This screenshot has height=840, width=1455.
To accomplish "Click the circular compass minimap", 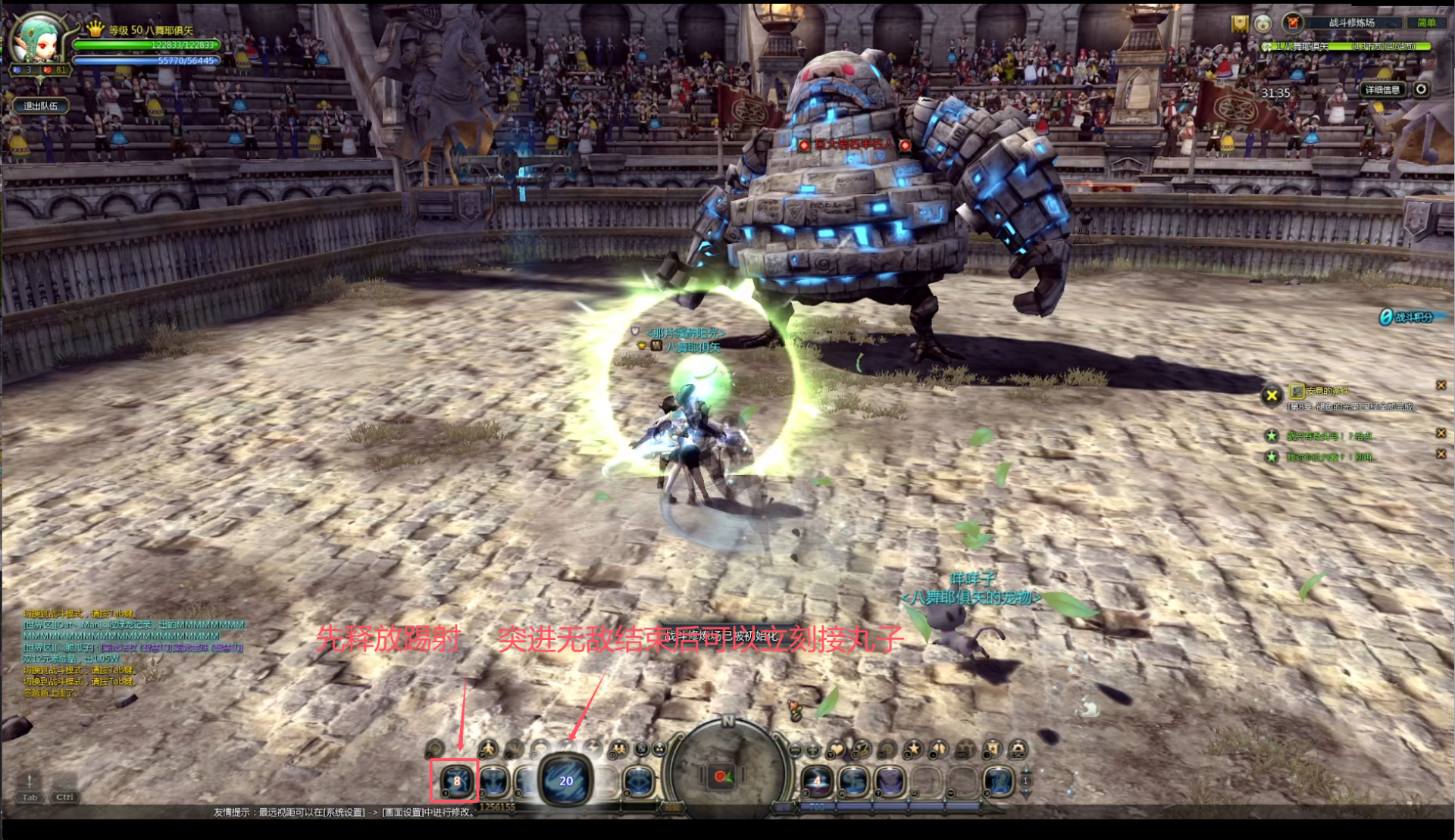I will click(724, 770).
